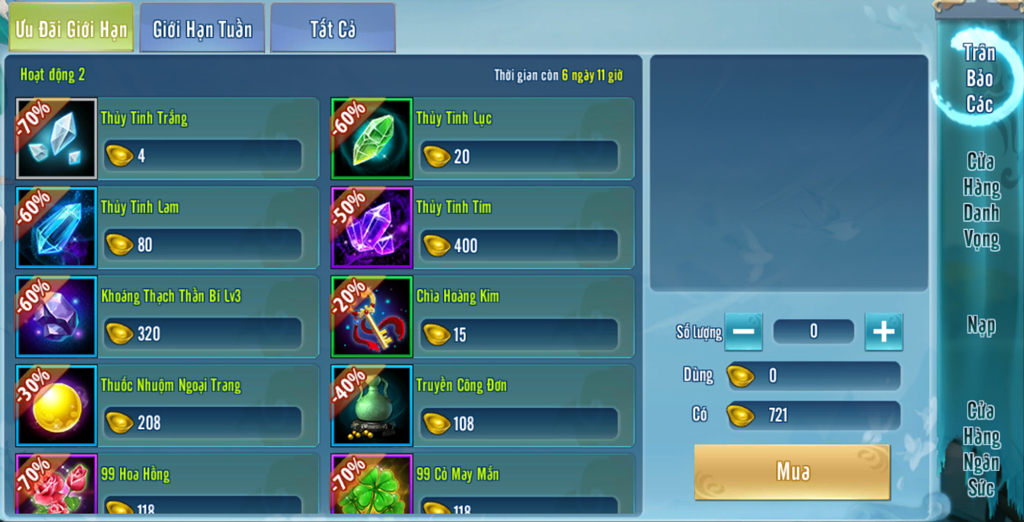Click the quantity number field
Screen dimensions: 1024x522
[x=813, y=332]
